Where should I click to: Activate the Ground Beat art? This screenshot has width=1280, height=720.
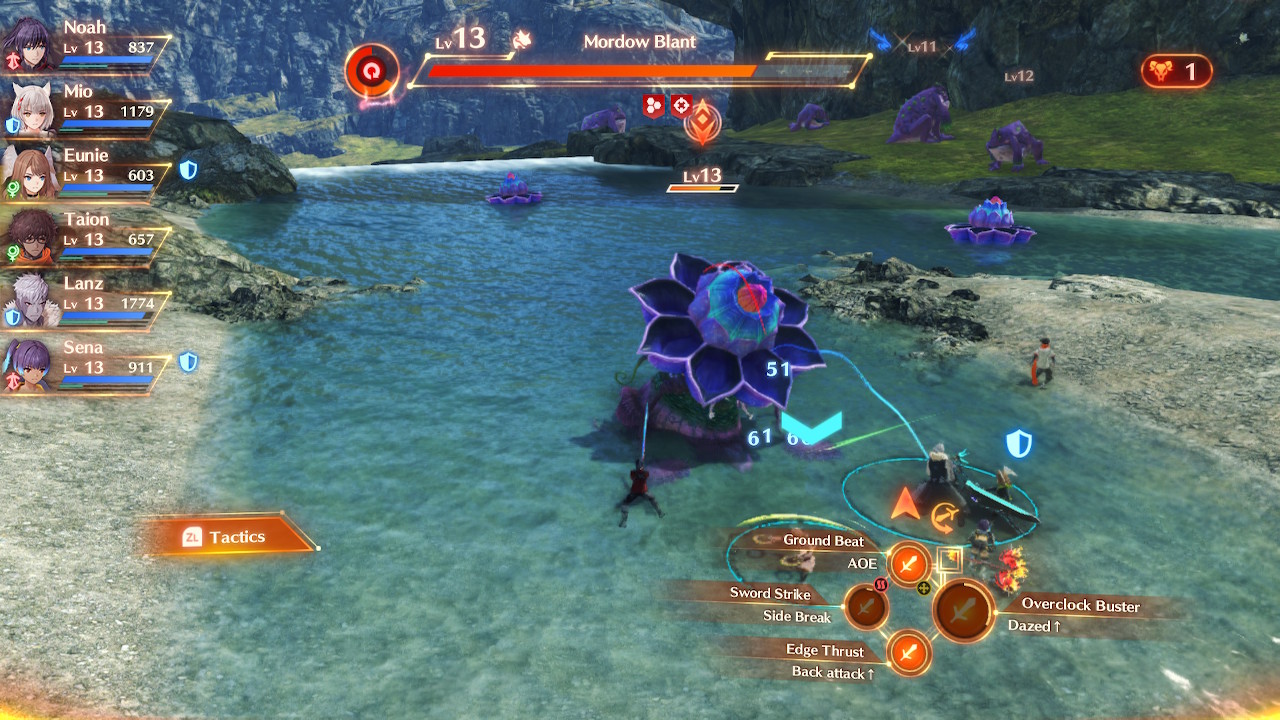point(909,564)
